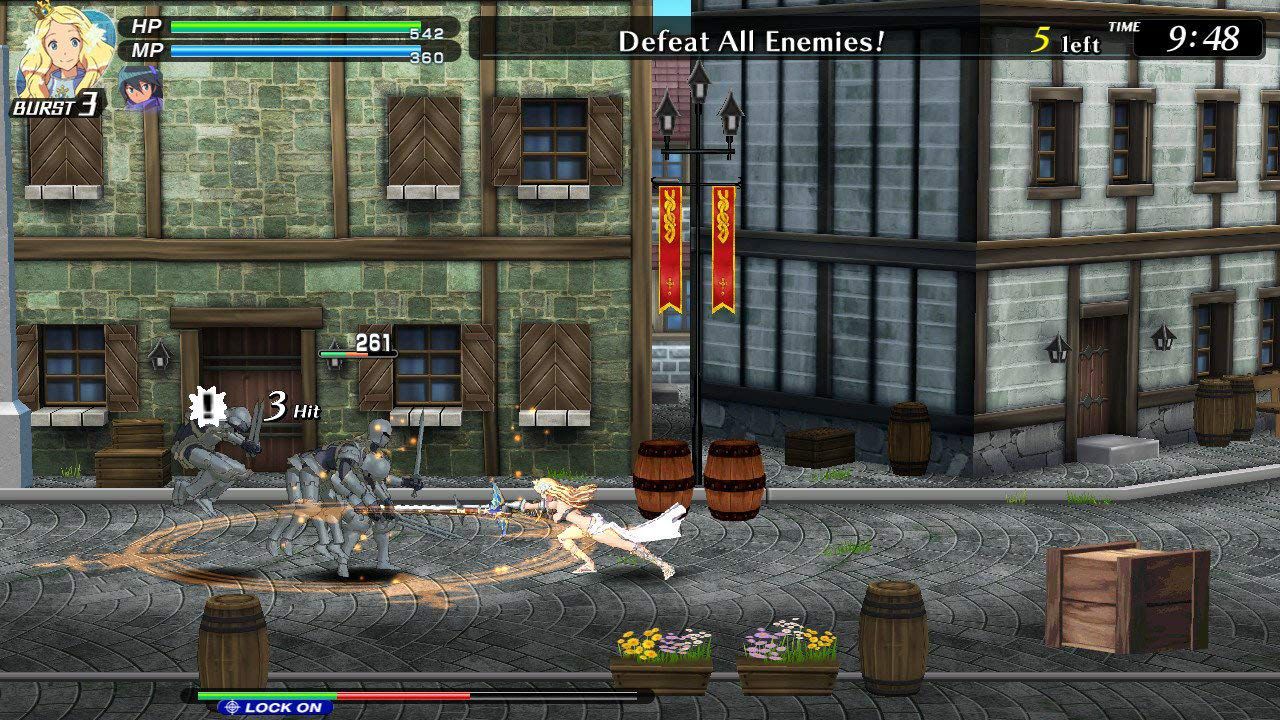Click the green HP bar showing 542
Image resolution: width=1280 pixels, height=720 pixels.
point(295,26)
